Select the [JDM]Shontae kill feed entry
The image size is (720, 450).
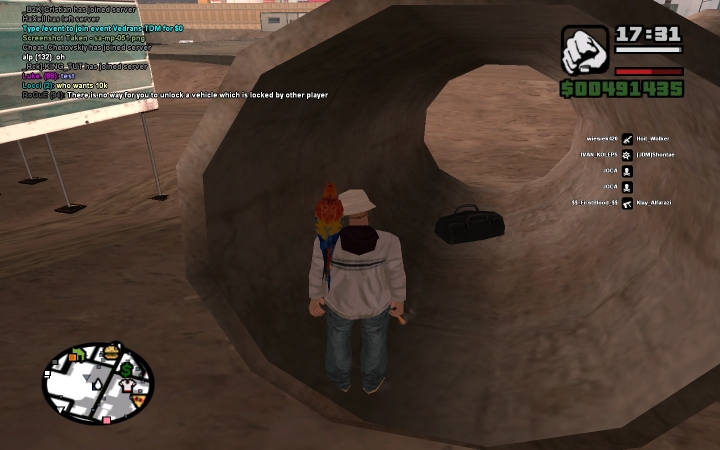[656, 155]
